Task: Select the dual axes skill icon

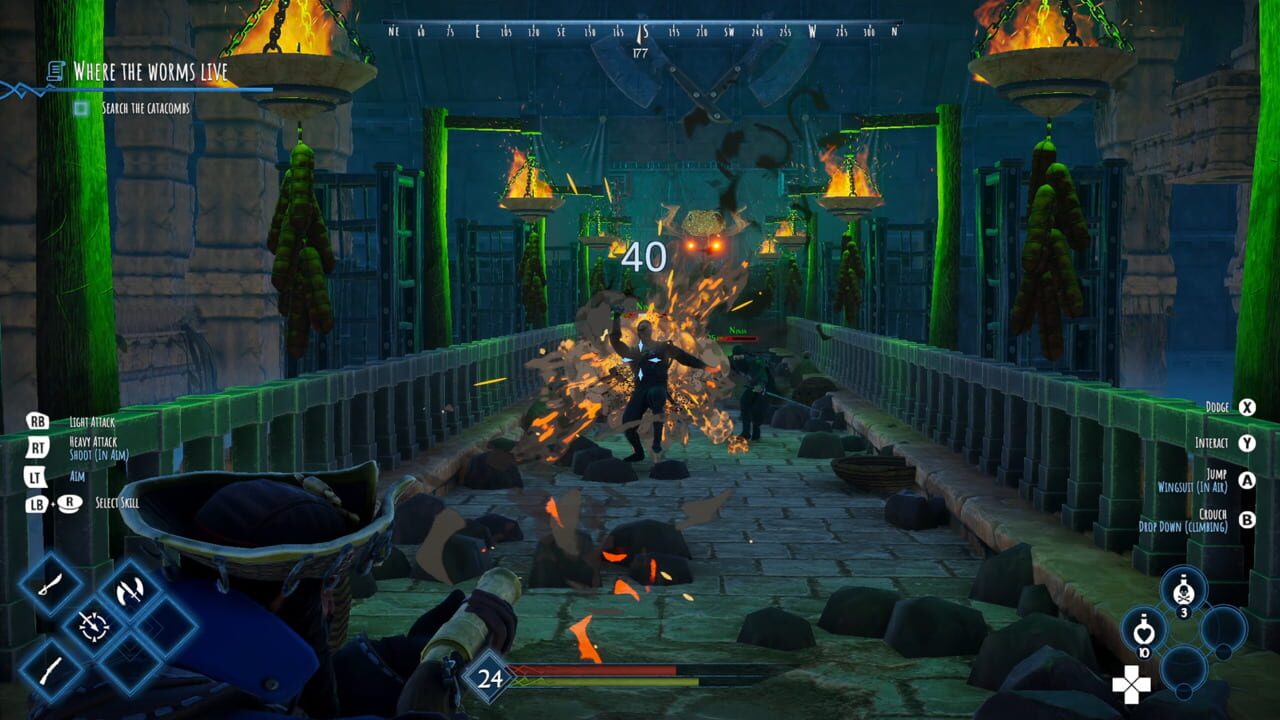Action: pyautogui.click(x=130, y=590)
